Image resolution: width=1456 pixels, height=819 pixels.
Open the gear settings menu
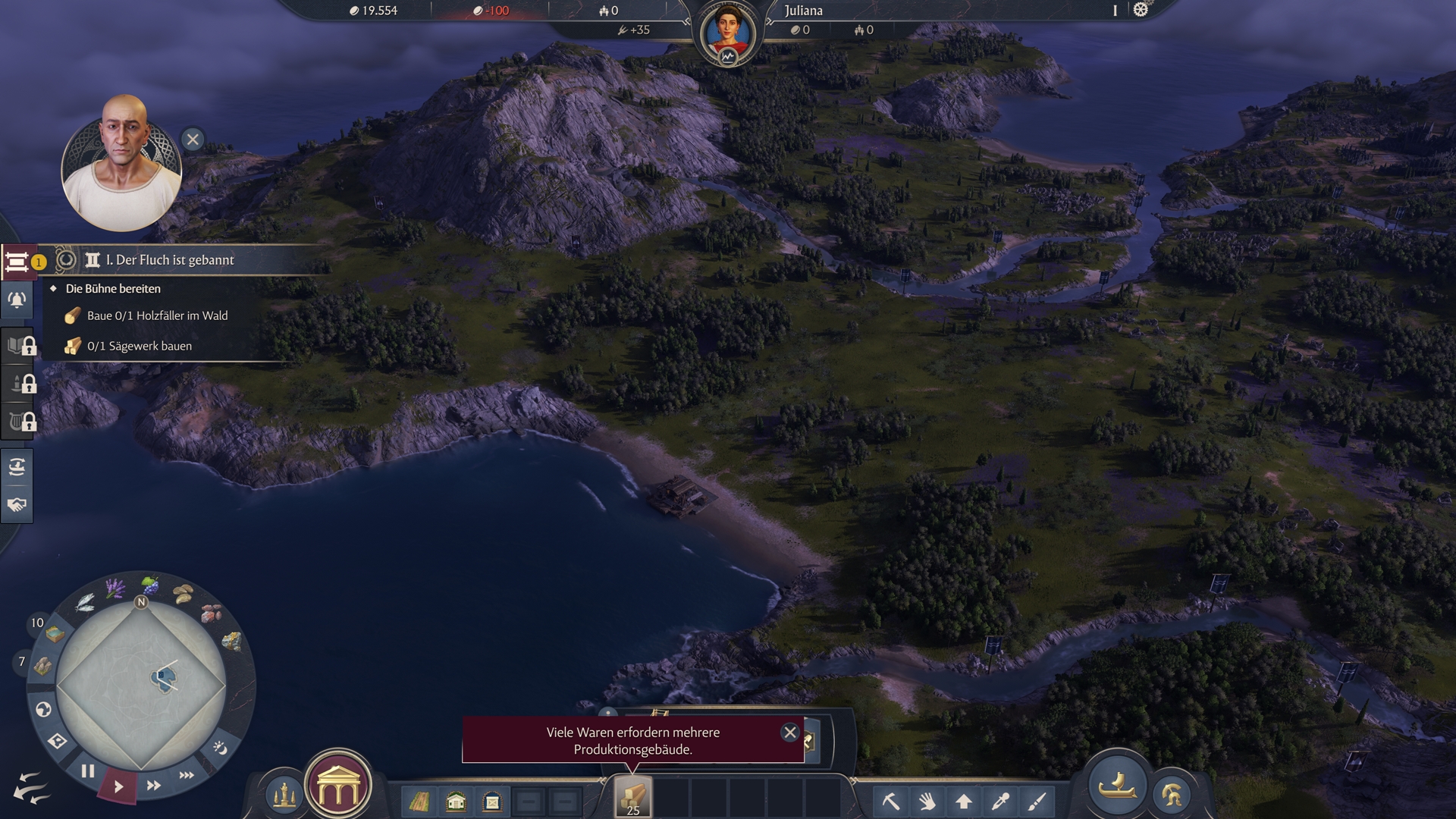pyautogui.click(x=1141, y=10)
